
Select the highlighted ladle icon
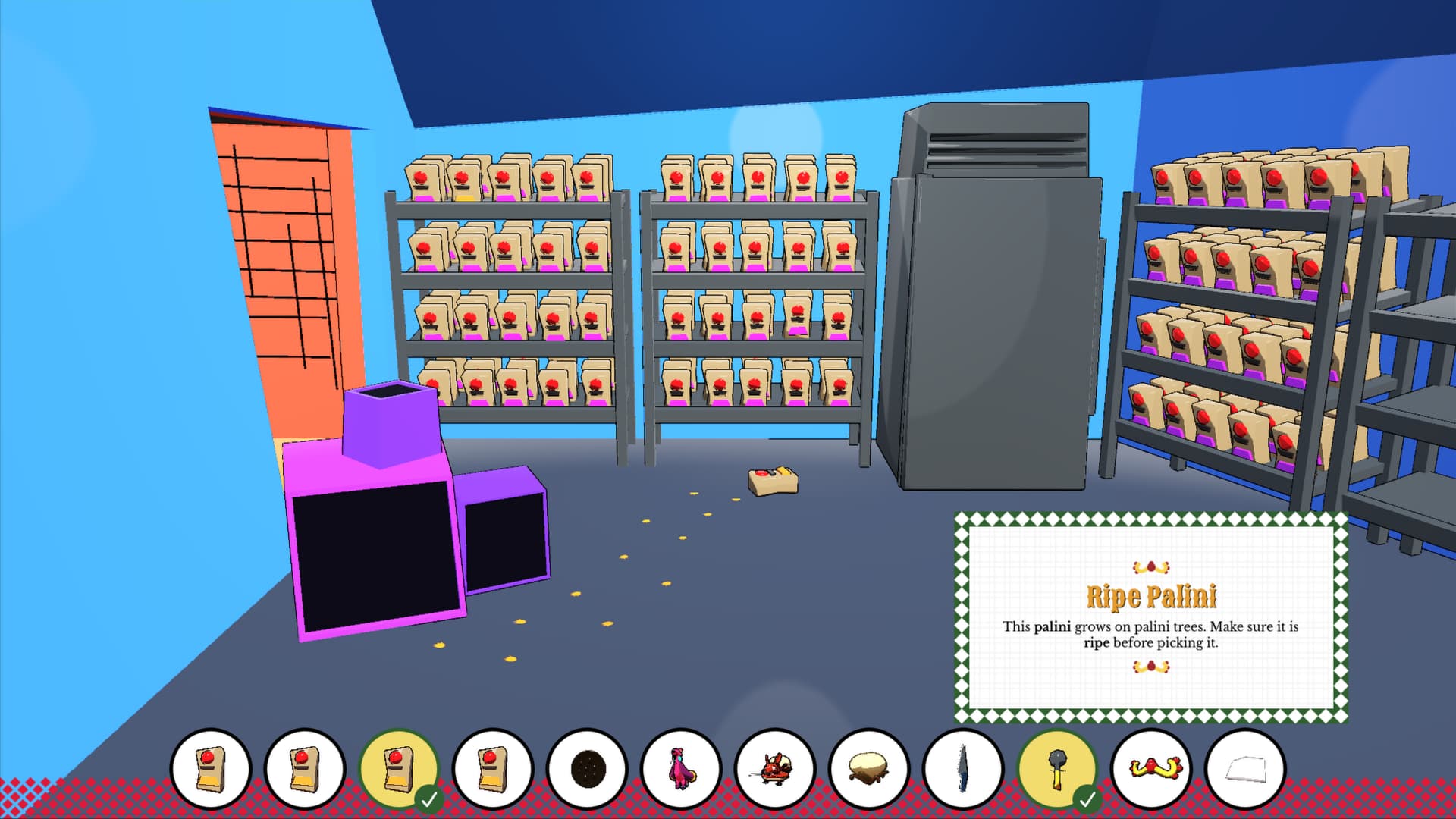point(1056,769)
